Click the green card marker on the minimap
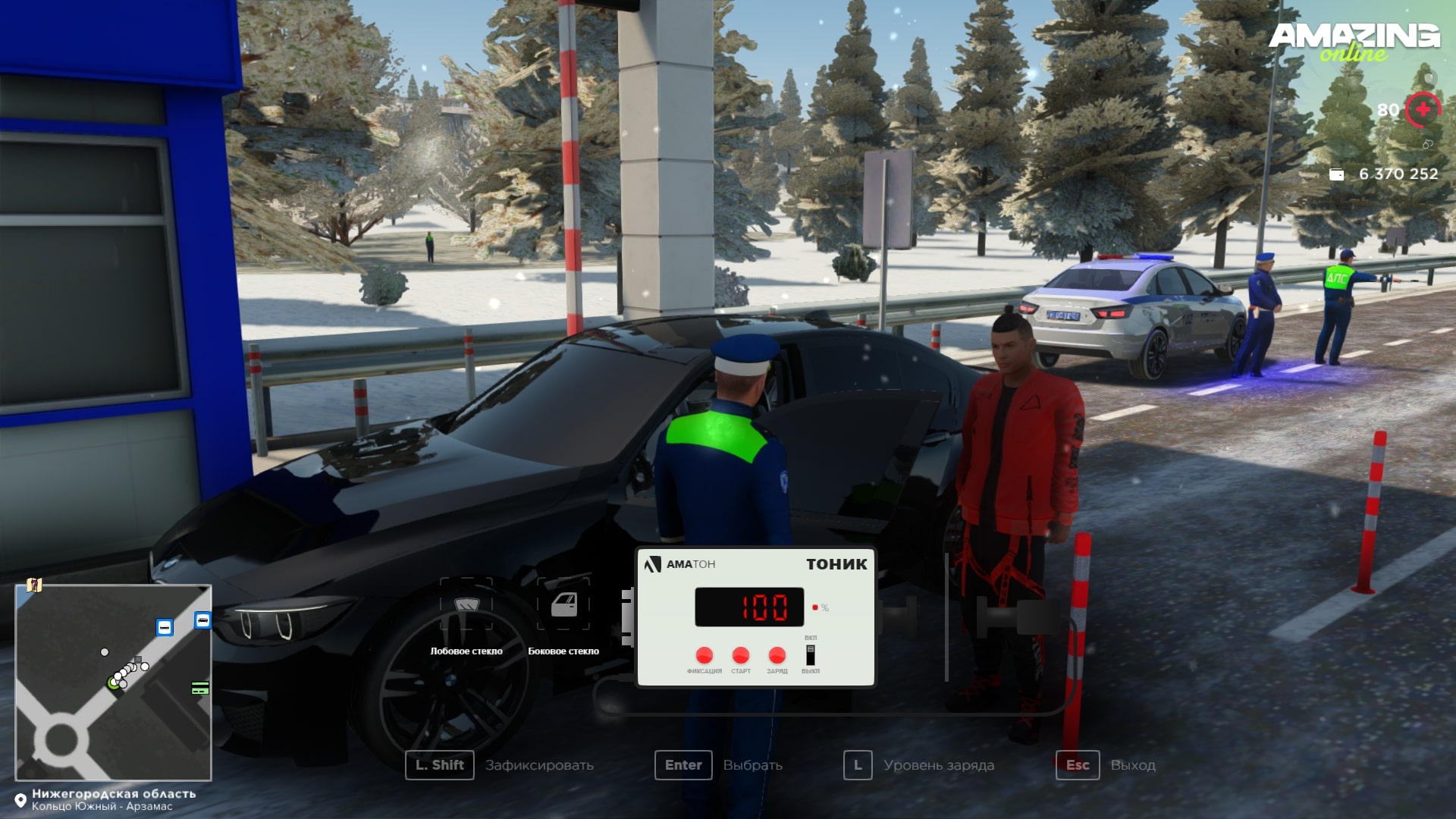The width and height of the screenshot is (1456, 819). [200, 689]
